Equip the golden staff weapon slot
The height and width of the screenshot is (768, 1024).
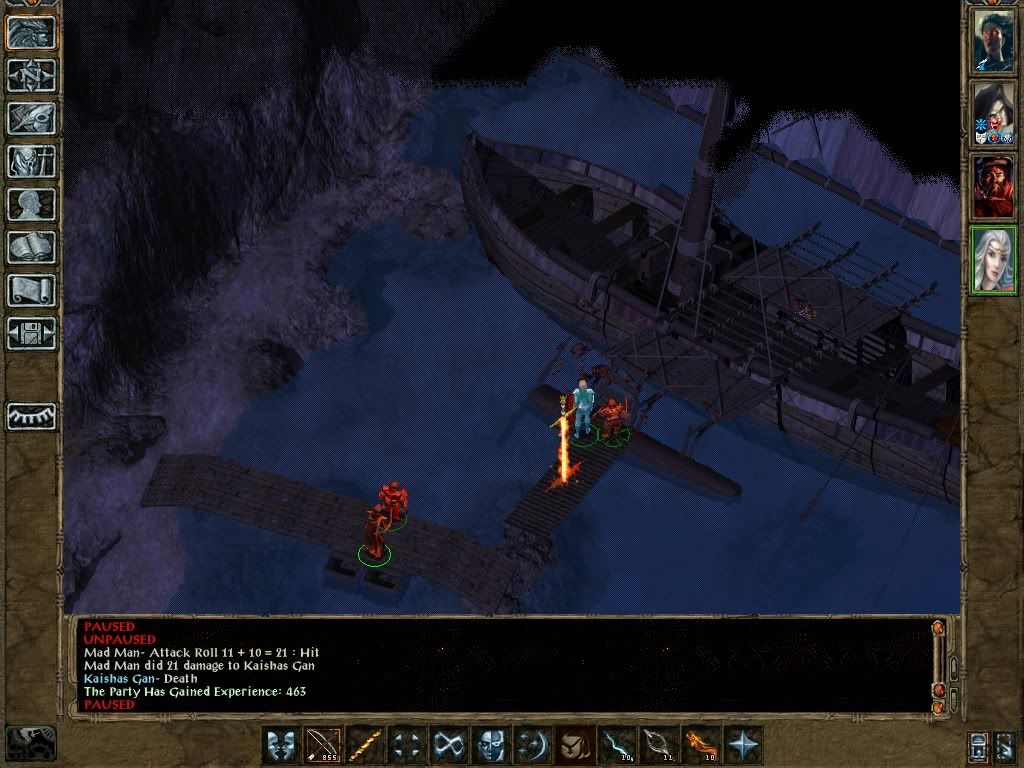pos(365,746)
